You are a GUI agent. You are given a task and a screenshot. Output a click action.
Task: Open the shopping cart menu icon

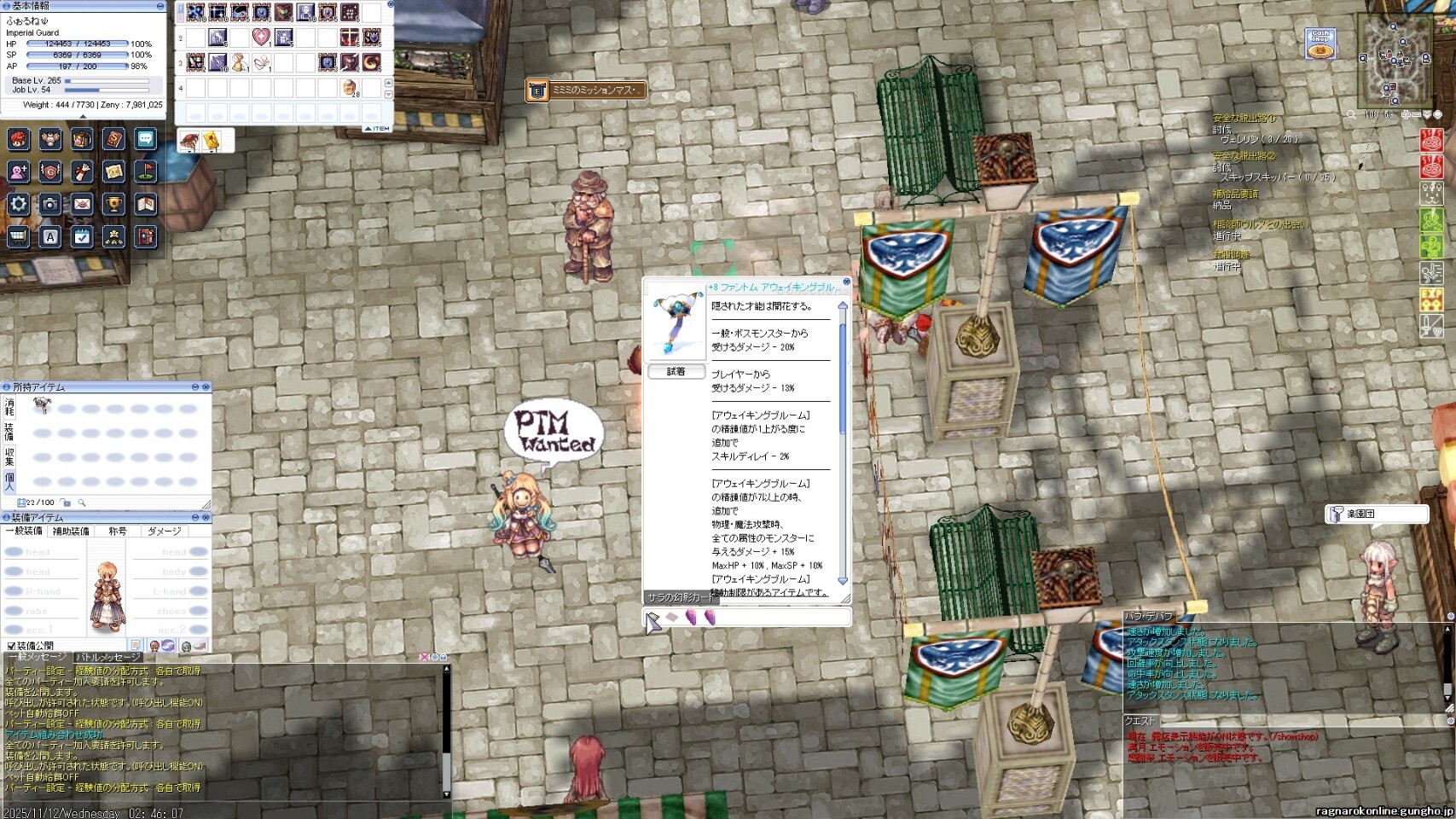[x=19, y=236]
